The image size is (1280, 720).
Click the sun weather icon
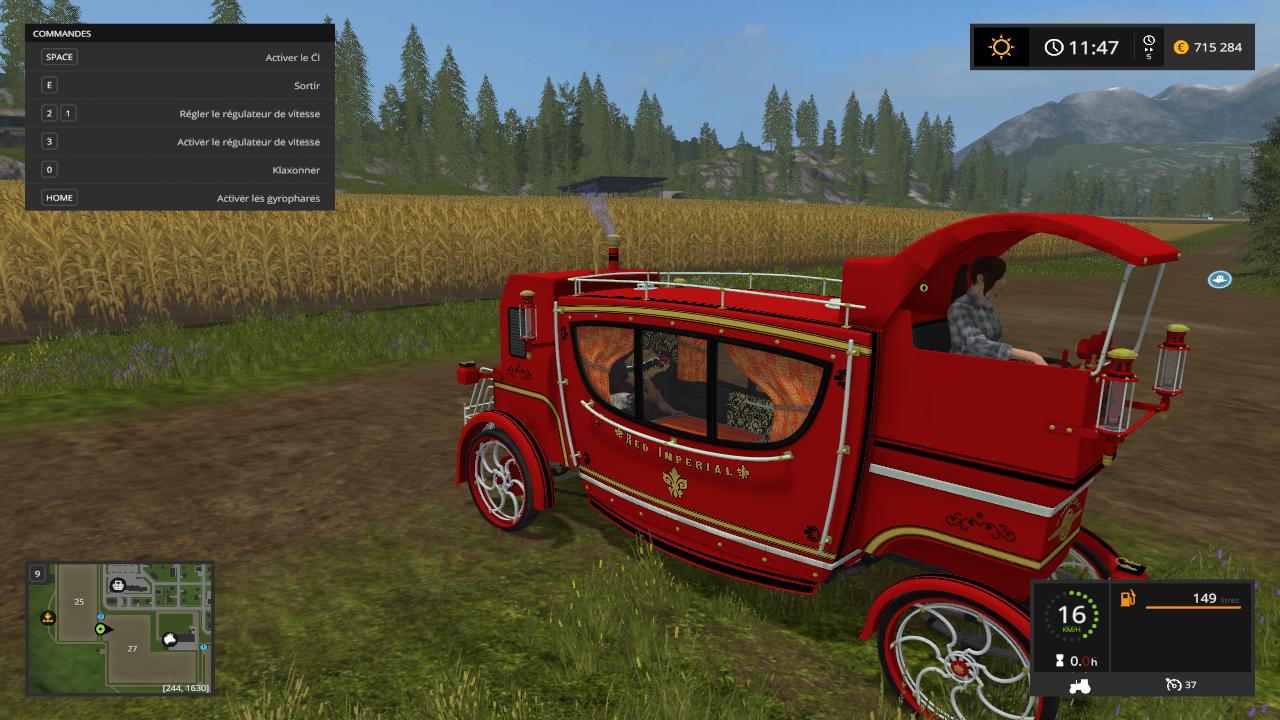click(x=1000, y=47)
